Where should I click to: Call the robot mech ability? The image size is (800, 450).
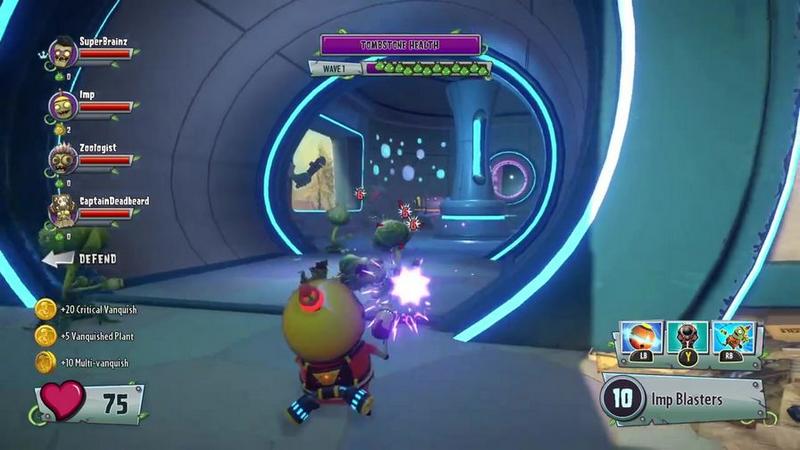[x=734, y=337]
